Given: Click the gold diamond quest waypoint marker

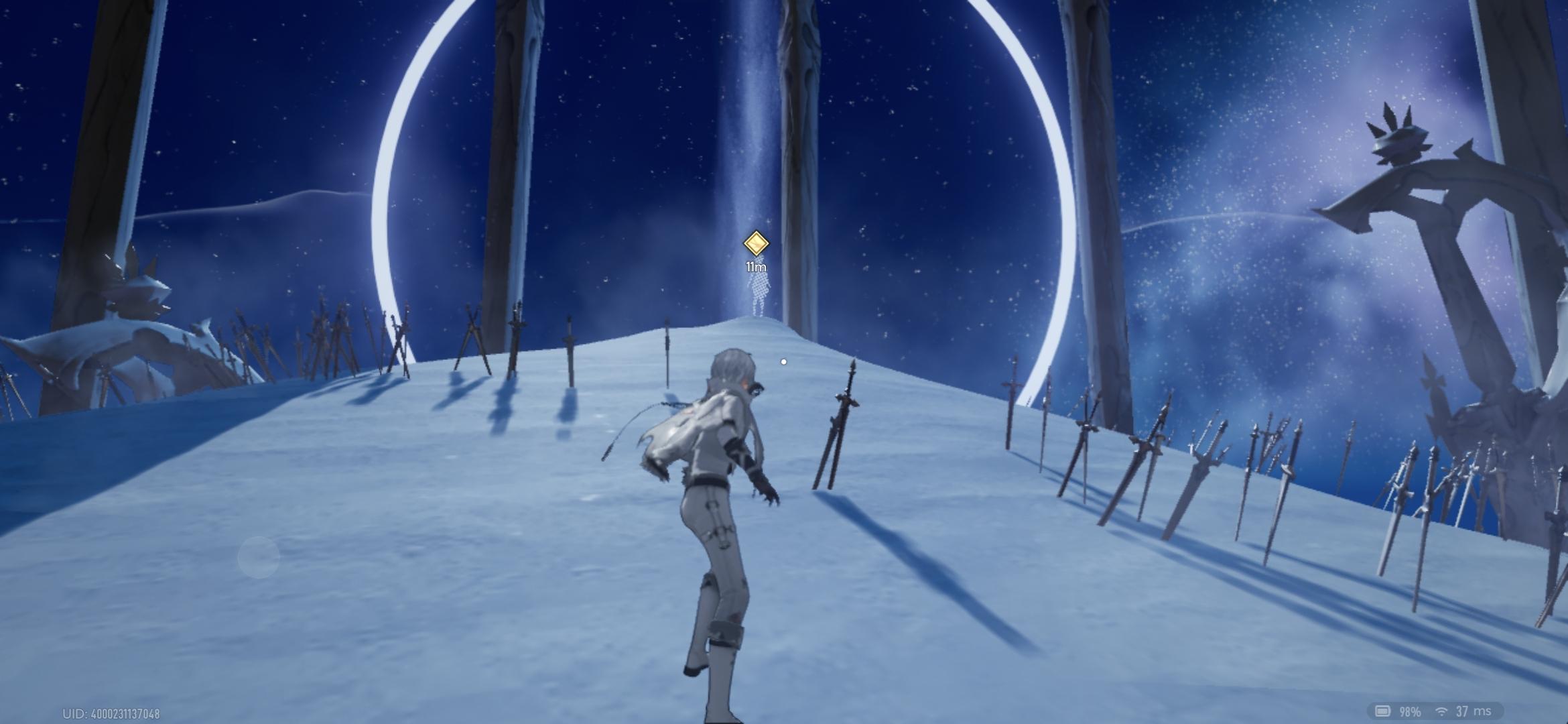Looking at the screenshot, I should tap(756, 243).
